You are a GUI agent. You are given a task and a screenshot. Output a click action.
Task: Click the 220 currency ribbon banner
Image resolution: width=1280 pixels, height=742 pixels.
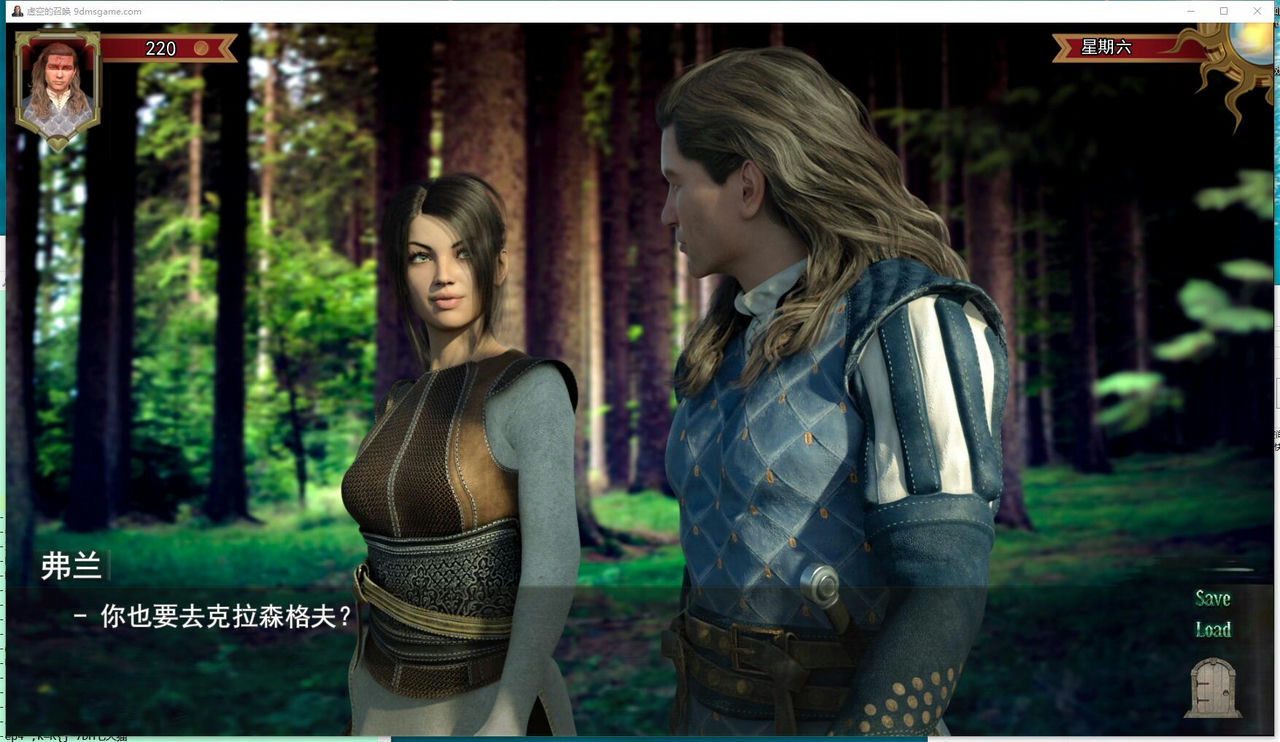[170, 48]
